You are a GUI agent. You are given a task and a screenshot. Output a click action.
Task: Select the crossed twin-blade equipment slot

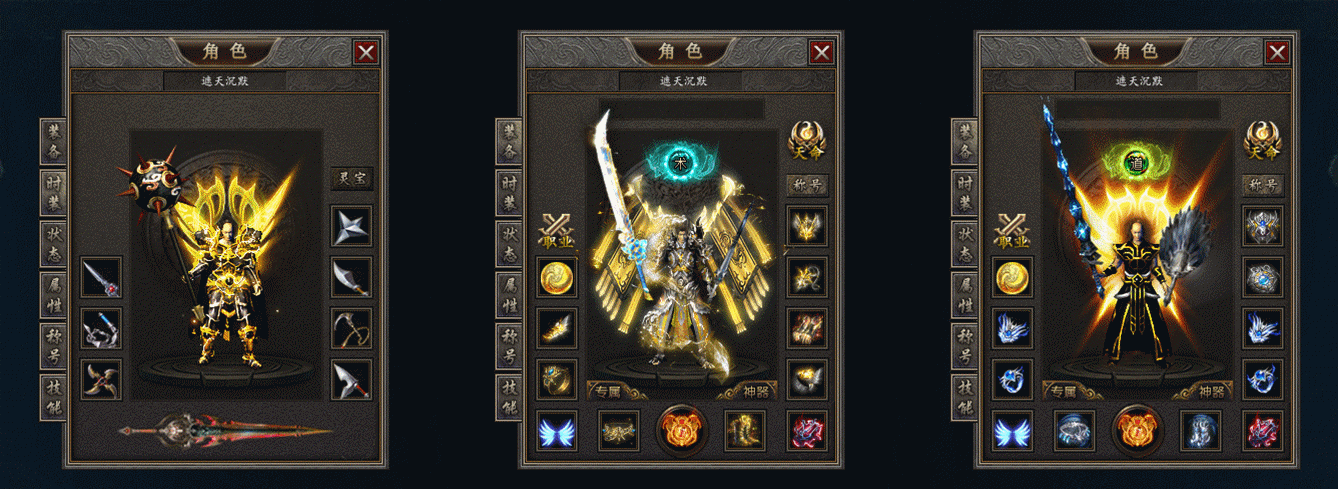[x=101, y=379]
